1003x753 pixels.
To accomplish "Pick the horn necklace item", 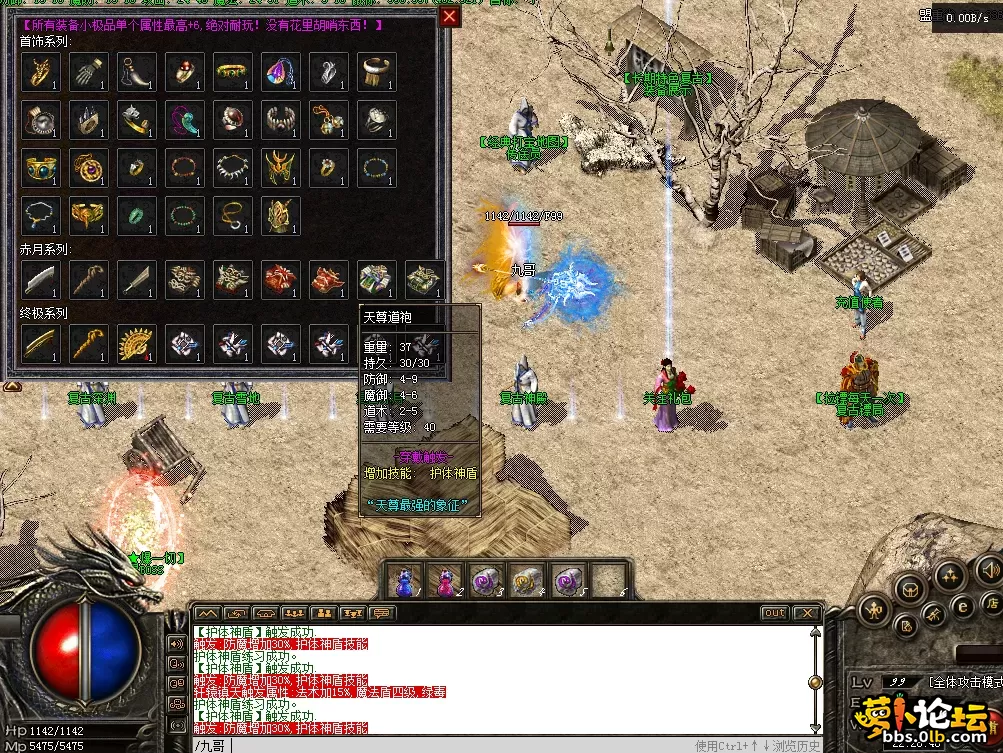I will click(136, 71).
